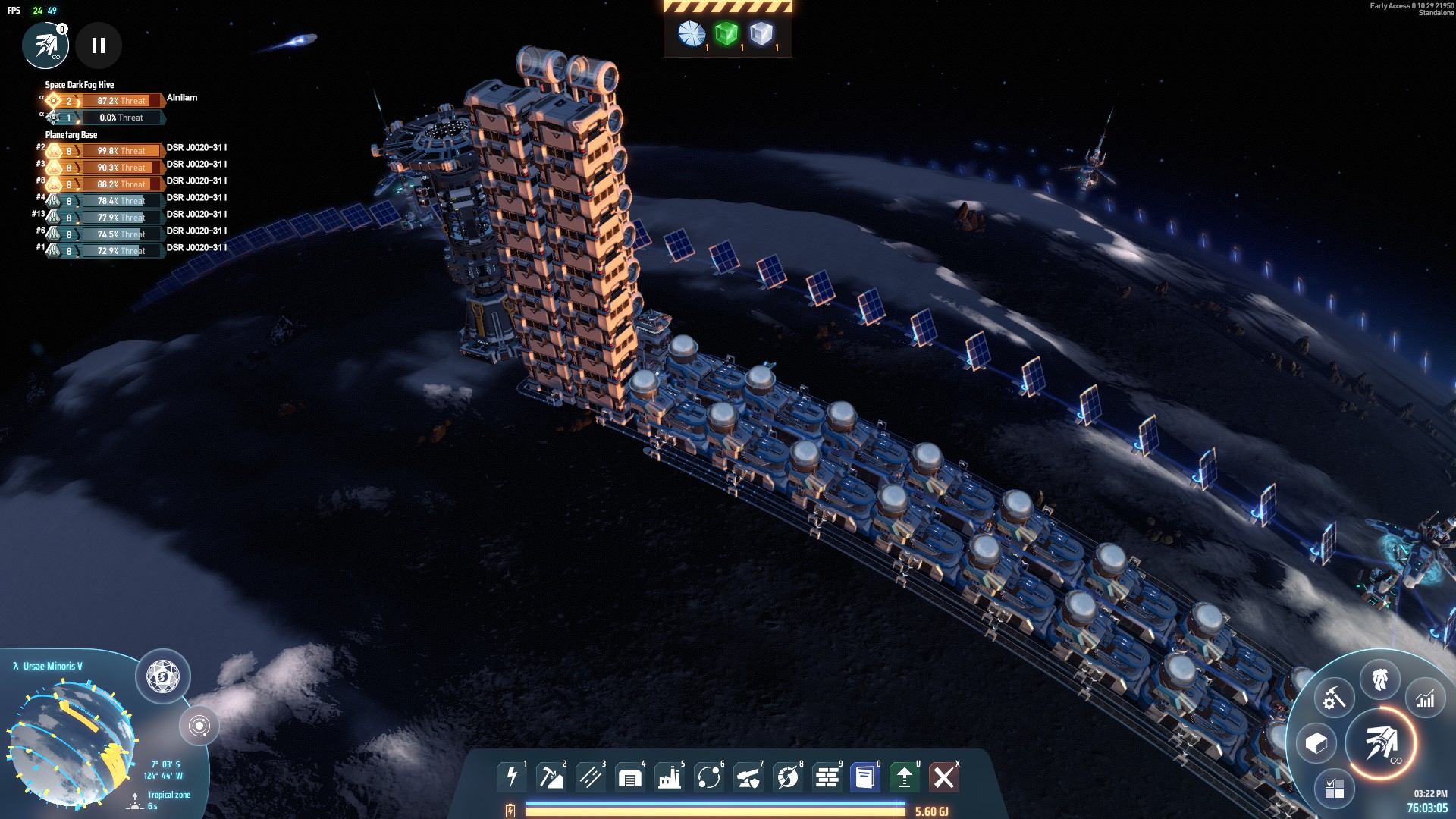Click the planet globe minimap
This screenshot has height=819, width=1456.
click(x=72, y=743)
